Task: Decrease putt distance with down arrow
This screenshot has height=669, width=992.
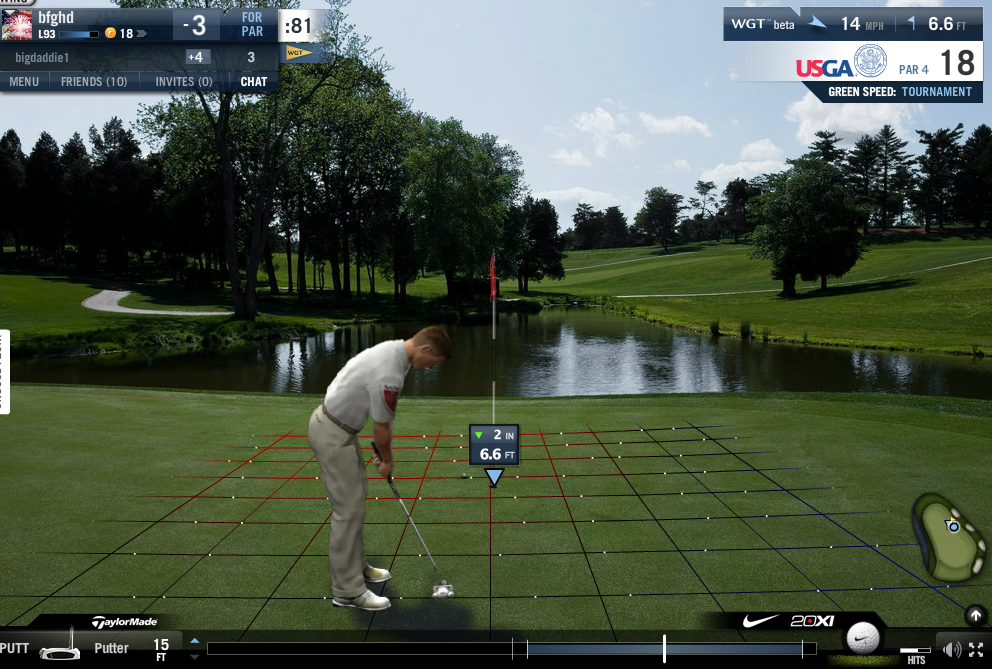Action: click(x=195, y=656)
